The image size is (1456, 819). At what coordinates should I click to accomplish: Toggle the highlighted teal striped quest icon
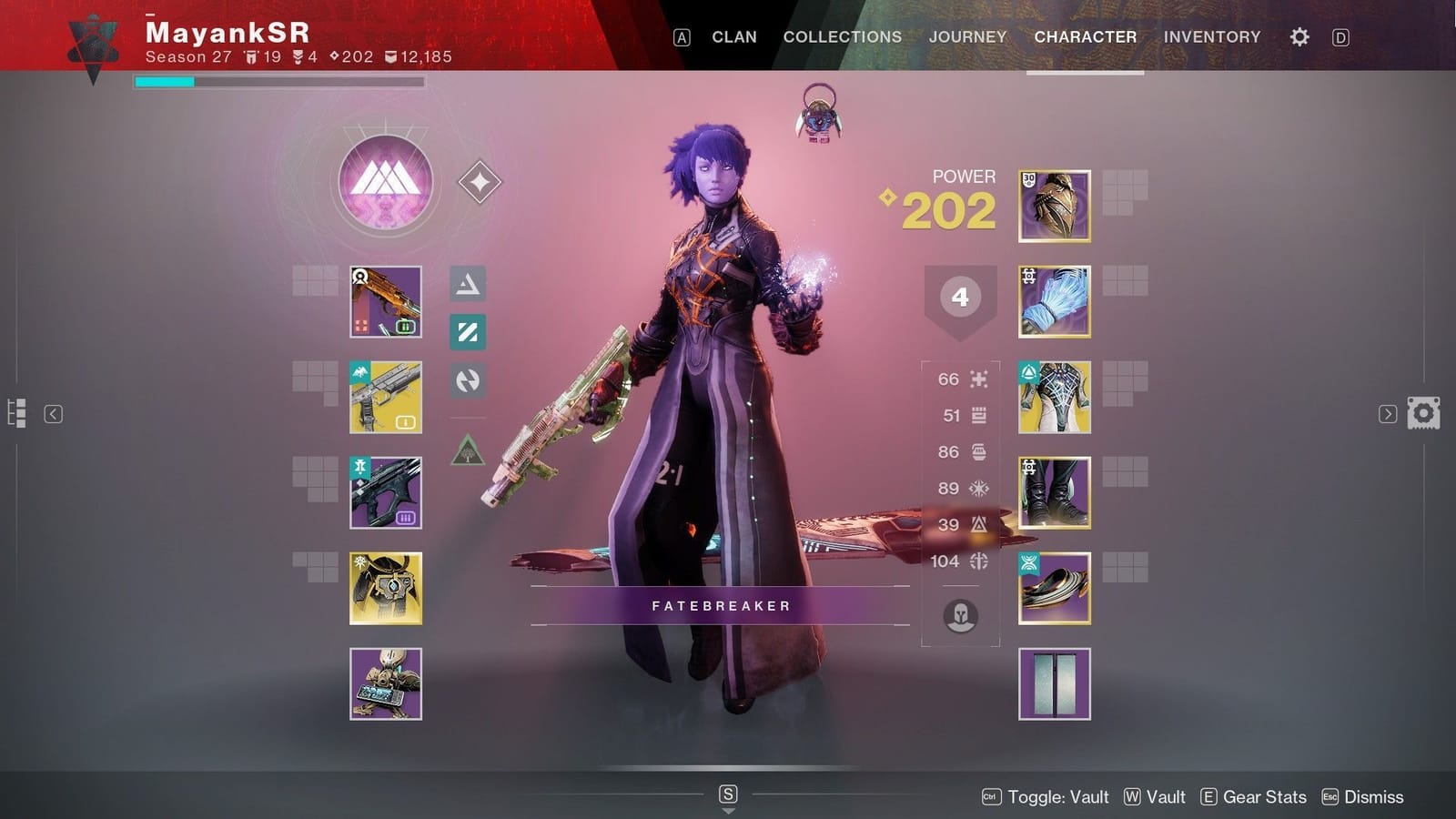tap(468, 332)
